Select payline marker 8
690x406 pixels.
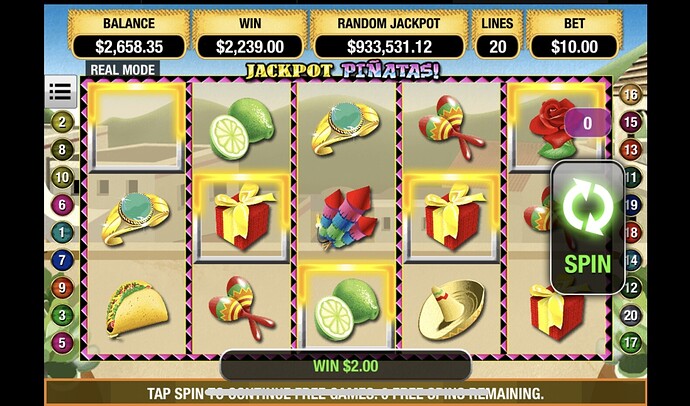[63, 150]
